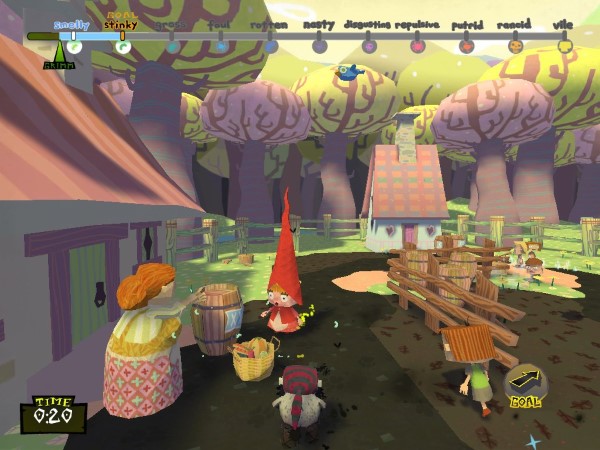600x450 pixels.
Task: Click the smelly stink level marker
Action: coord(74,45)
